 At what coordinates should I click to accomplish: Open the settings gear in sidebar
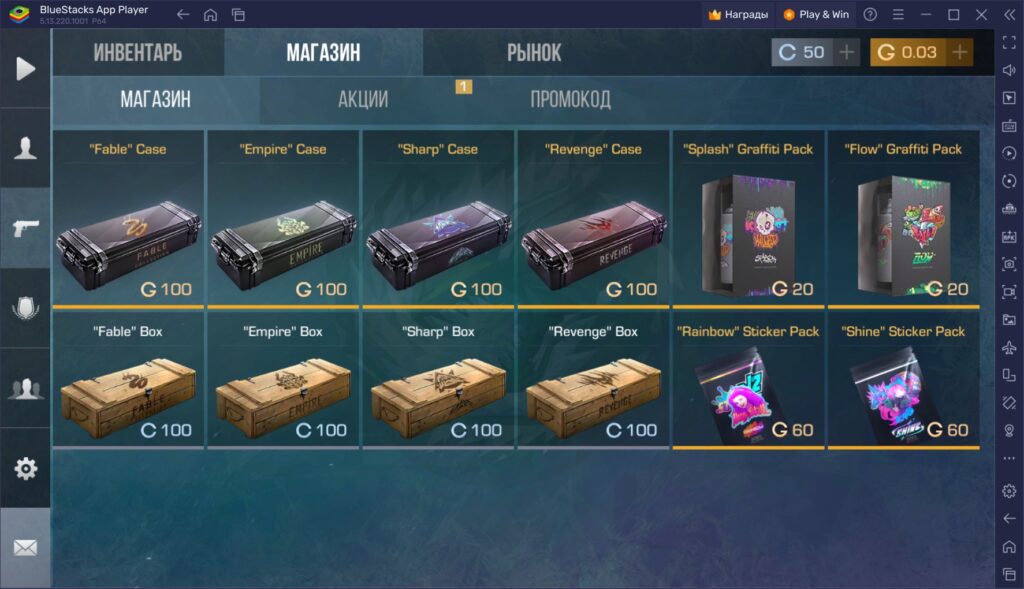click(26, 468)
